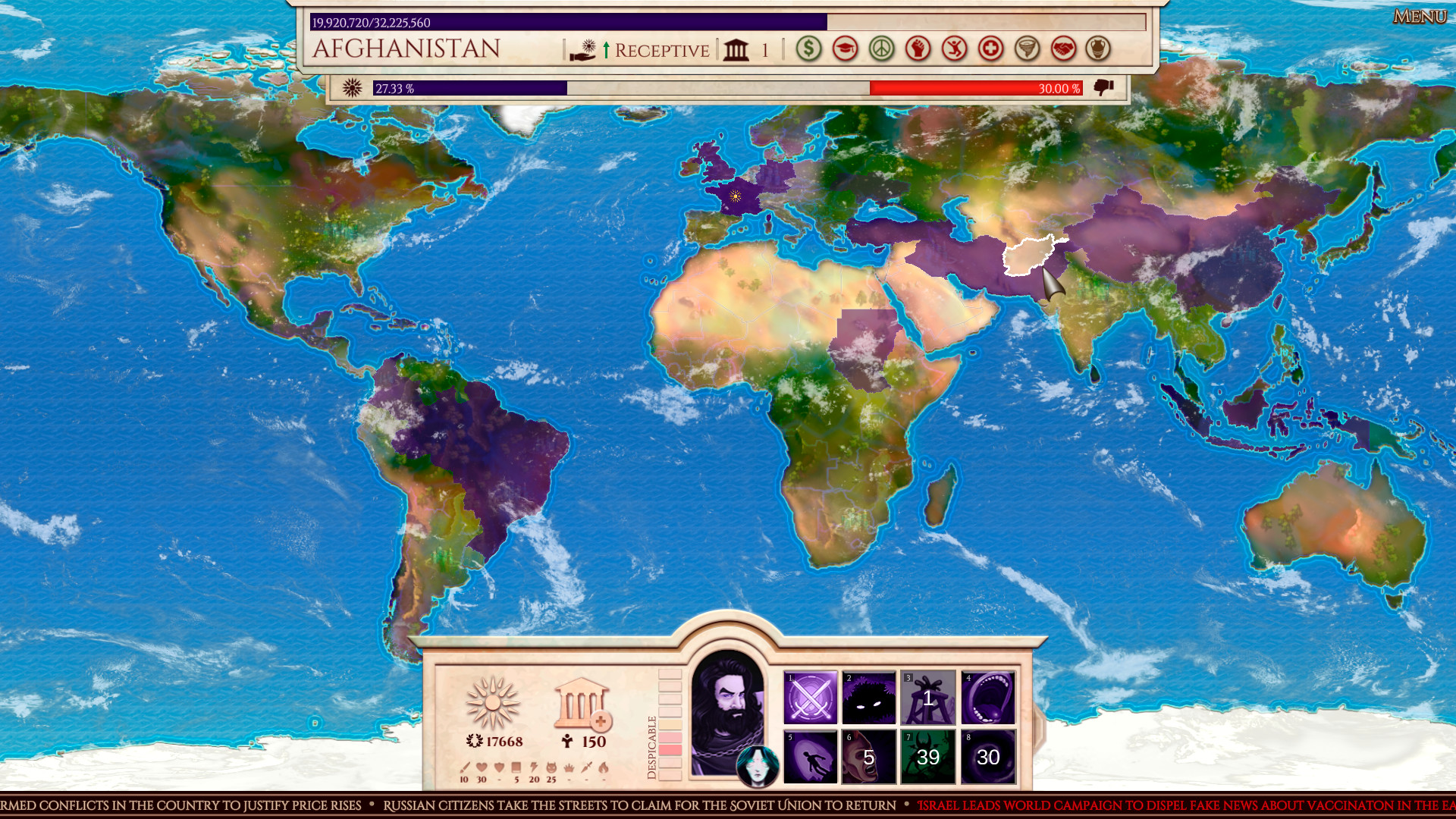Use the screaming zealot power in slot 6
Screen dimensions: 1456x819
click(x=870, y=758)
